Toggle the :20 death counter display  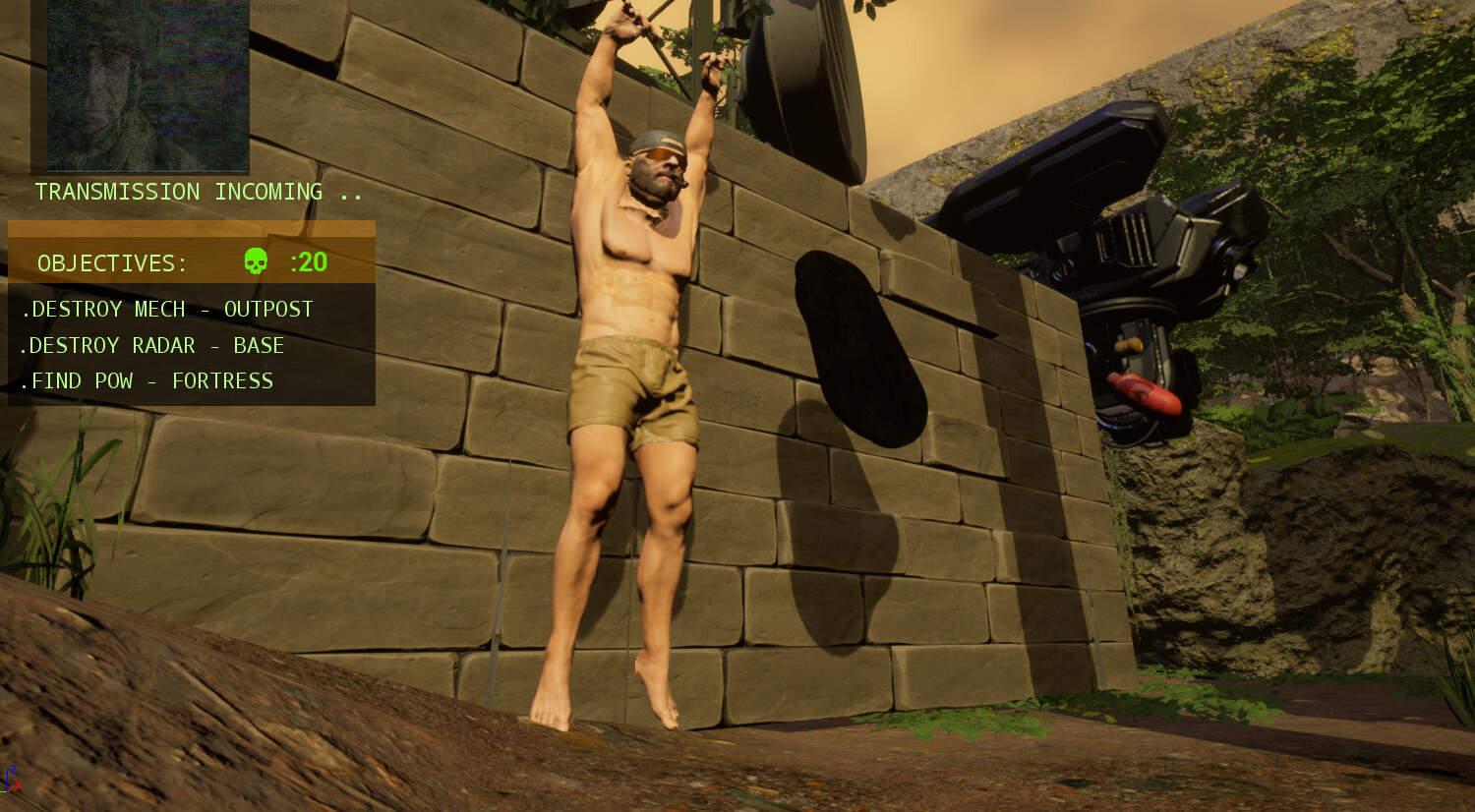pyautogui.click(x=307, y=261)
